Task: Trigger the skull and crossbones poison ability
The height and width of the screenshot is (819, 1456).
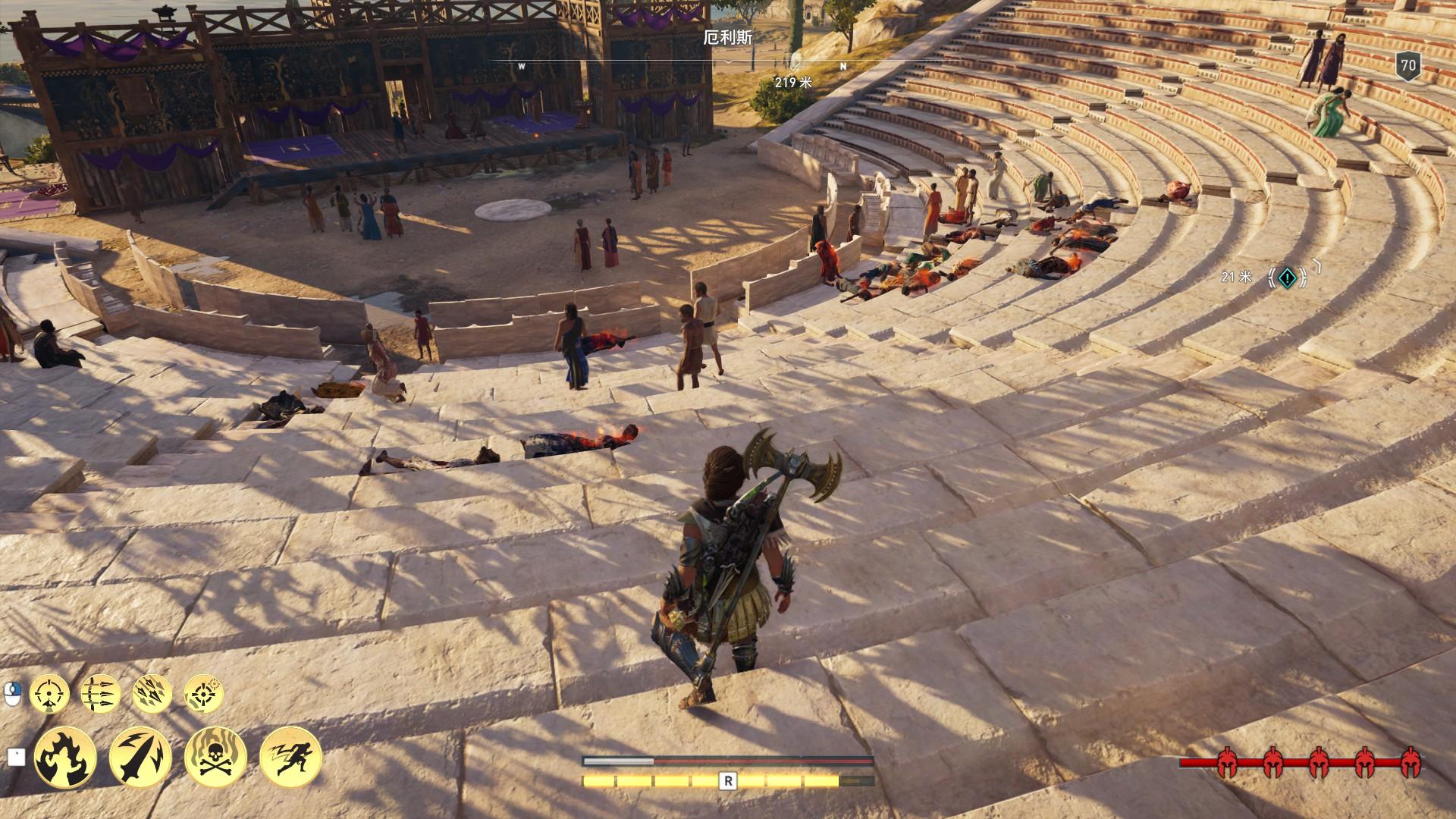Action: pyautogui.click(x=215, y=758)
